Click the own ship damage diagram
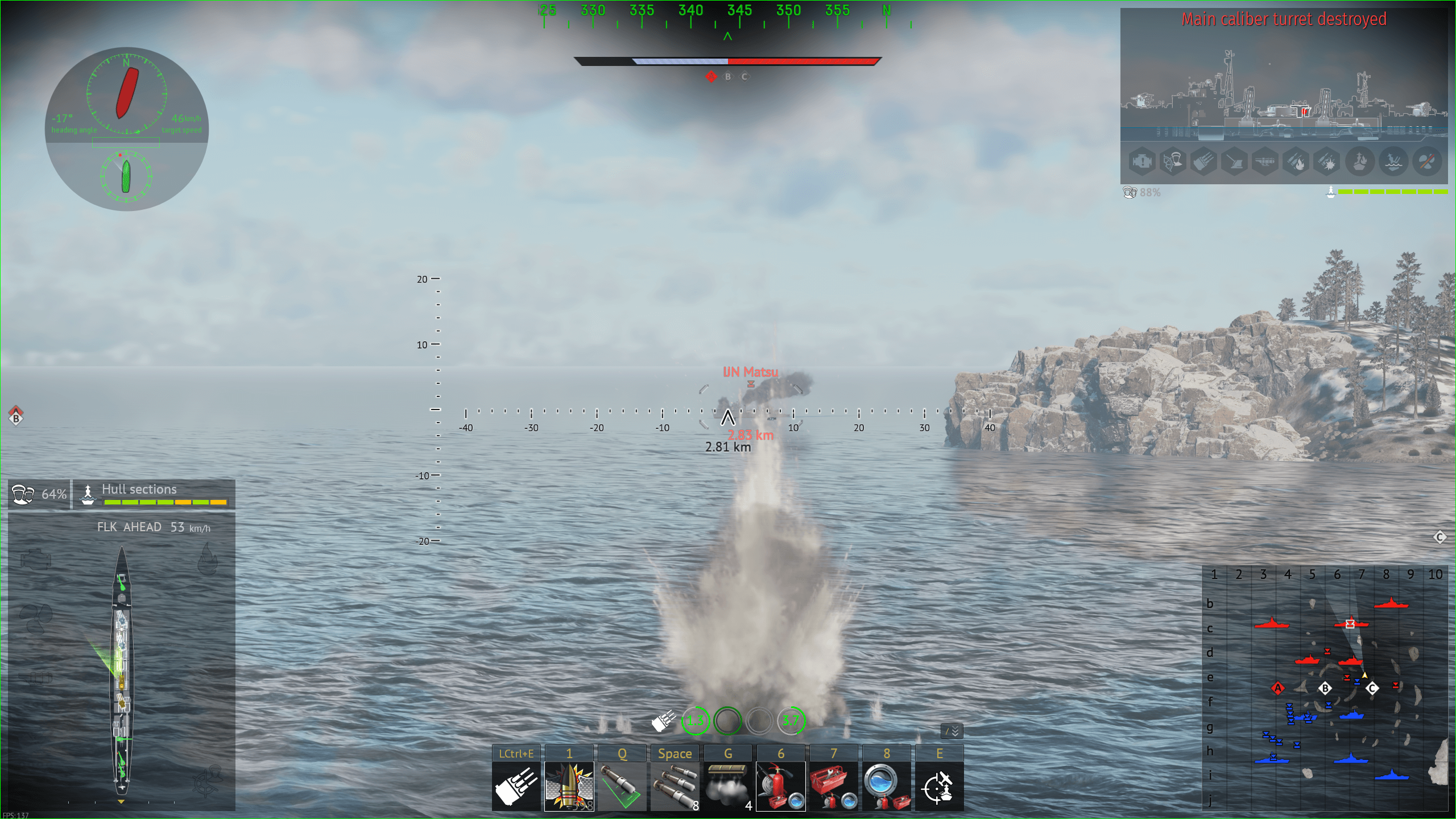Screen dimensions: 1456x819 122,671
